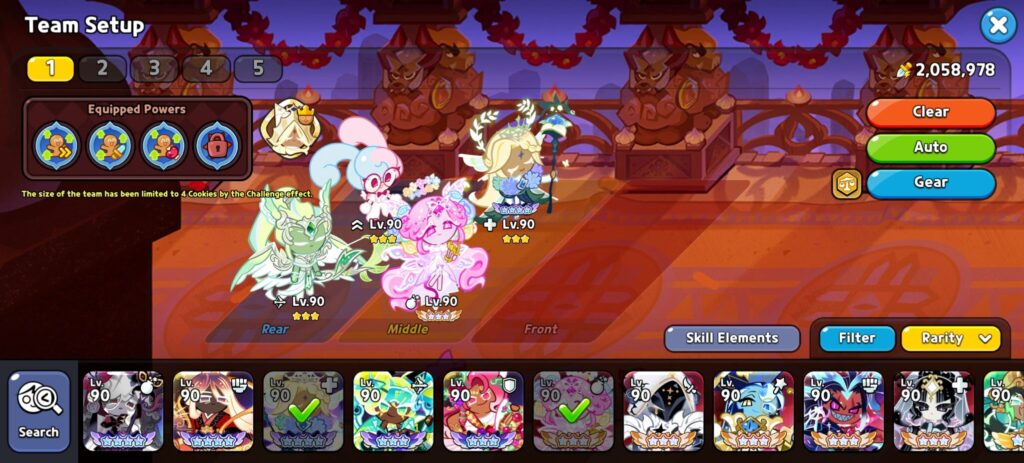Remove the checked pink cookie from team
This screenshot has width=1024, height=463.
573,411
